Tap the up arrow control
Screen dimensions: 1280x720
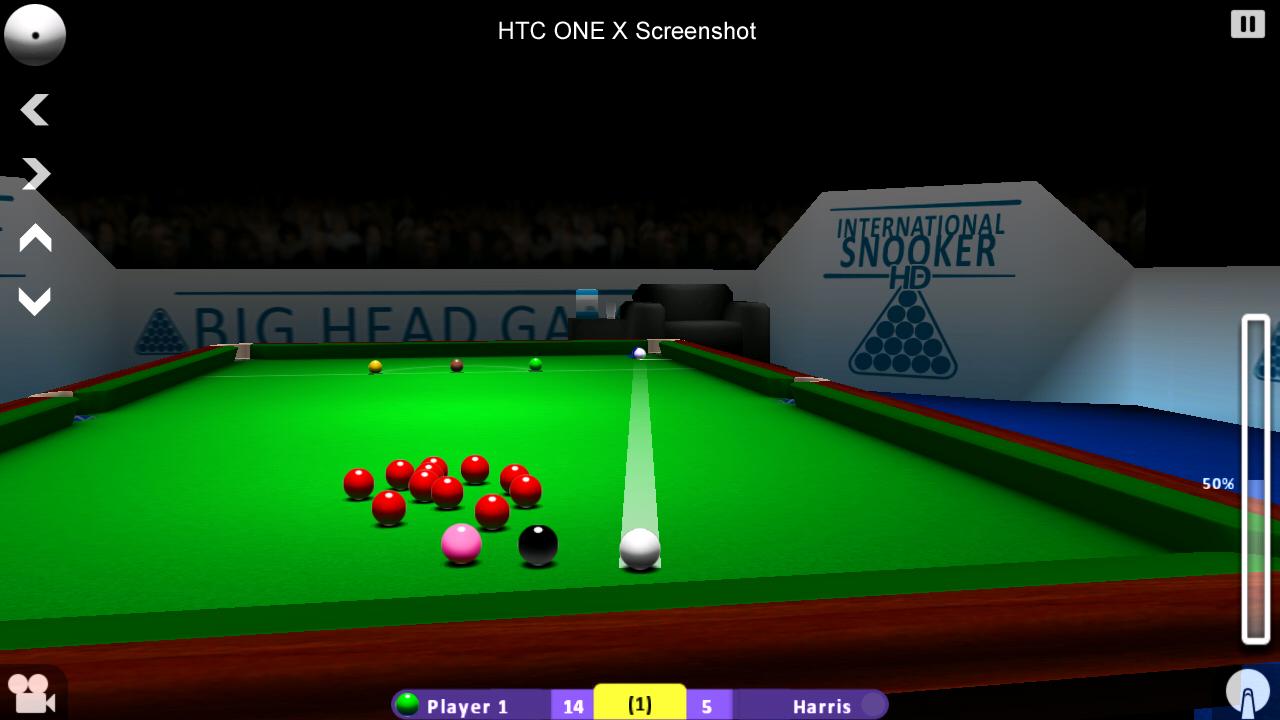[35, 238]
